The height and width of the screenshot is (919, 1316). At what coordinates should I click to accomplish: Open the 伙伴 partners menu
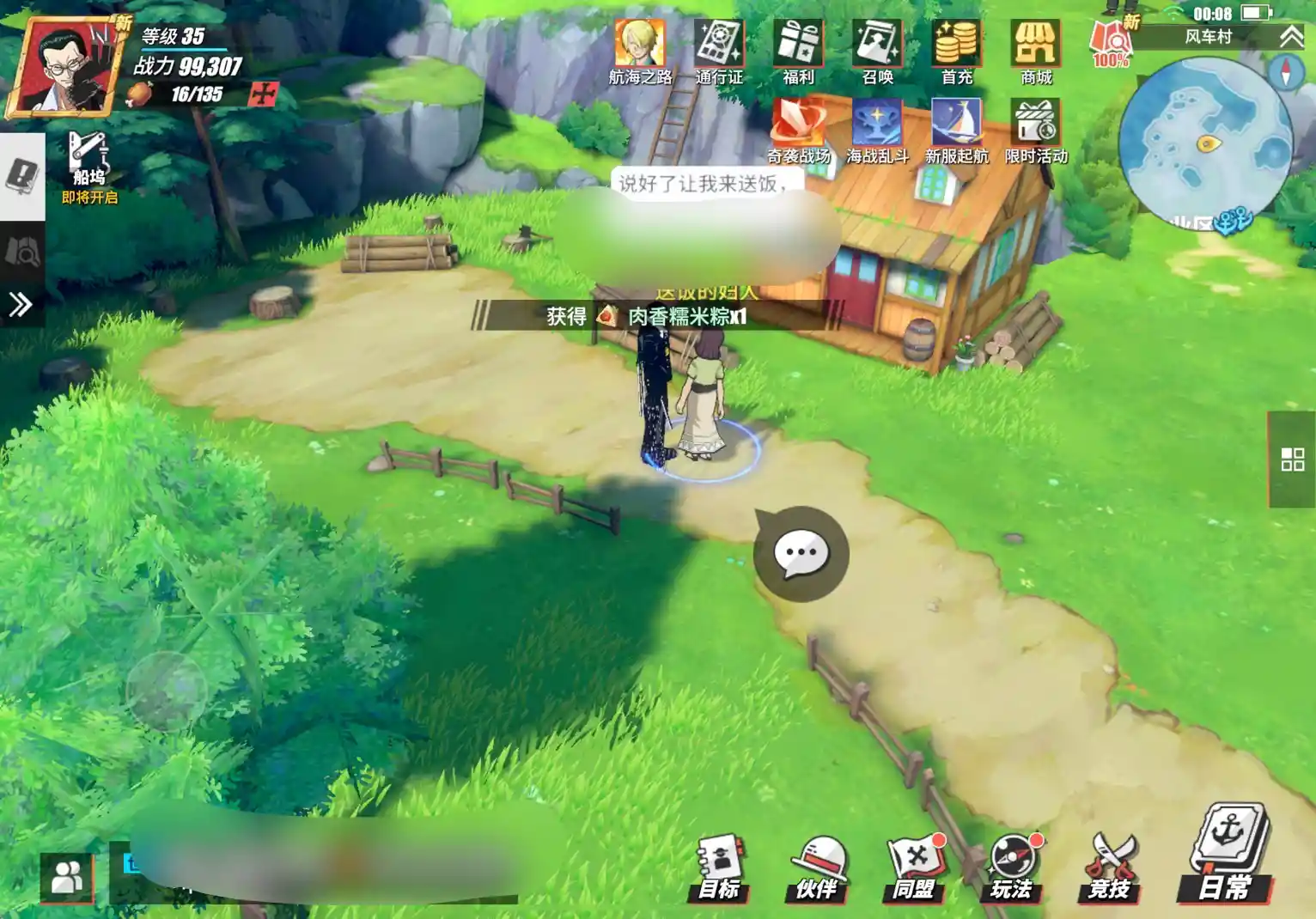click(816, 867)
